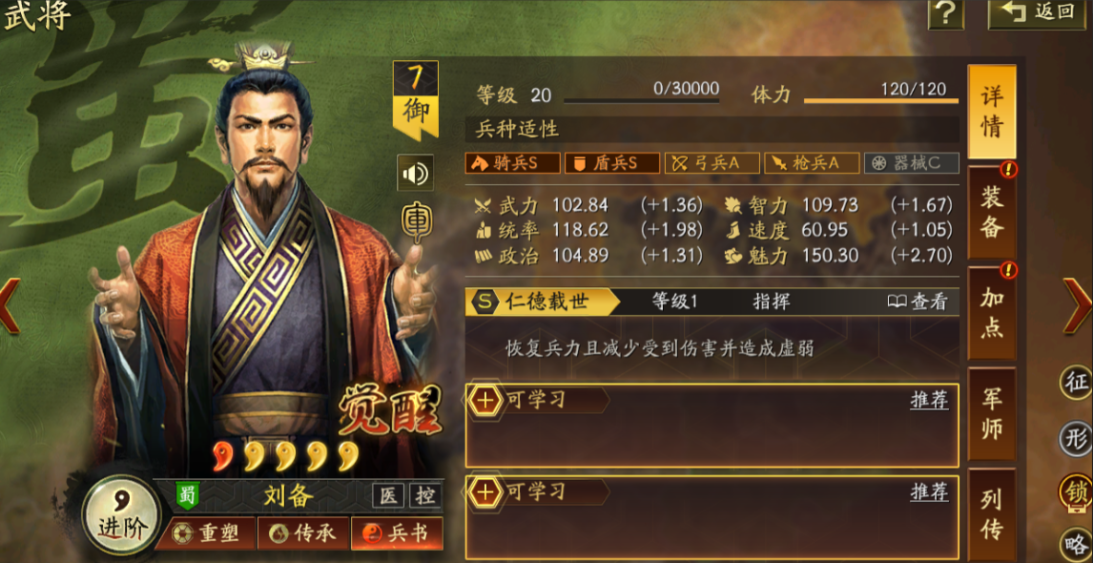Open the 形 formation round button
Image resolution: width=1093 pixels, height=563 pixels.
click(1076, 437)
